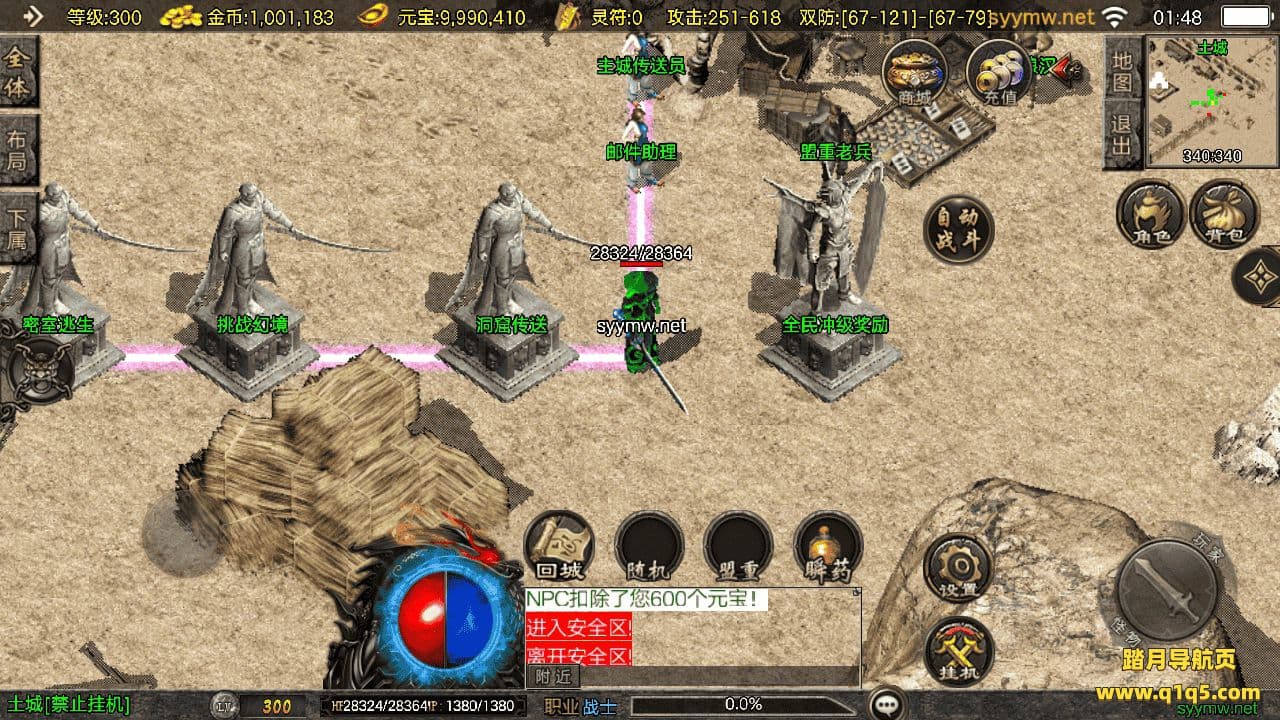The width and height of the screenshot is (1280, 720).
Task: Open the 设置 settings gear
Action: 957,568
